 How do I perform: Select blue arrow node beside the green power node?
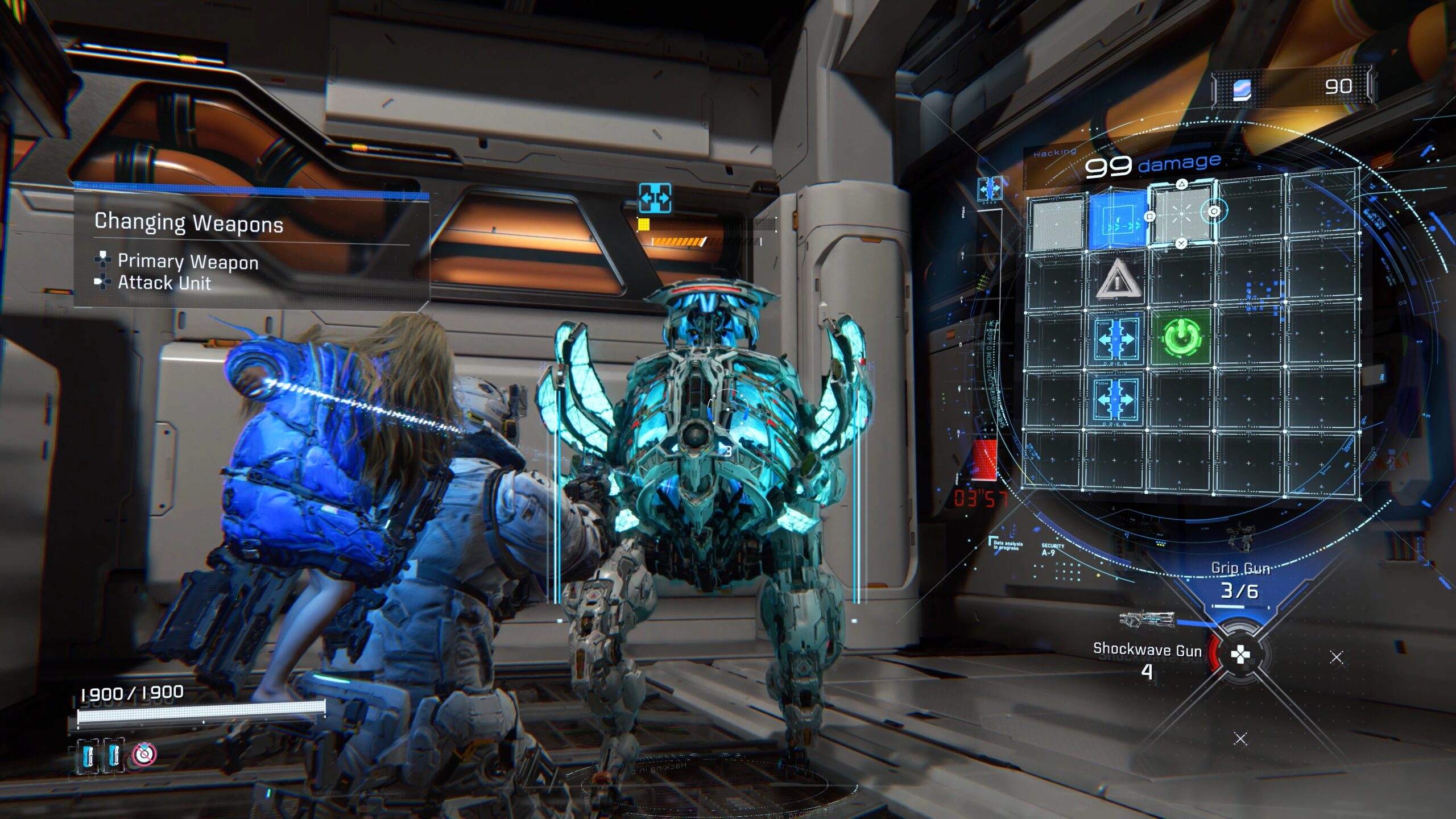tap(1115, 339)
